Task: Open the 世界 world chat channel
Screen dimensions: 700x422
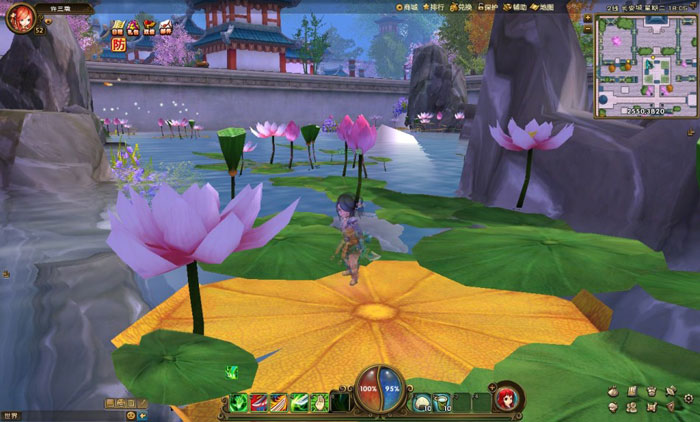Action: [x=11, y=415]
